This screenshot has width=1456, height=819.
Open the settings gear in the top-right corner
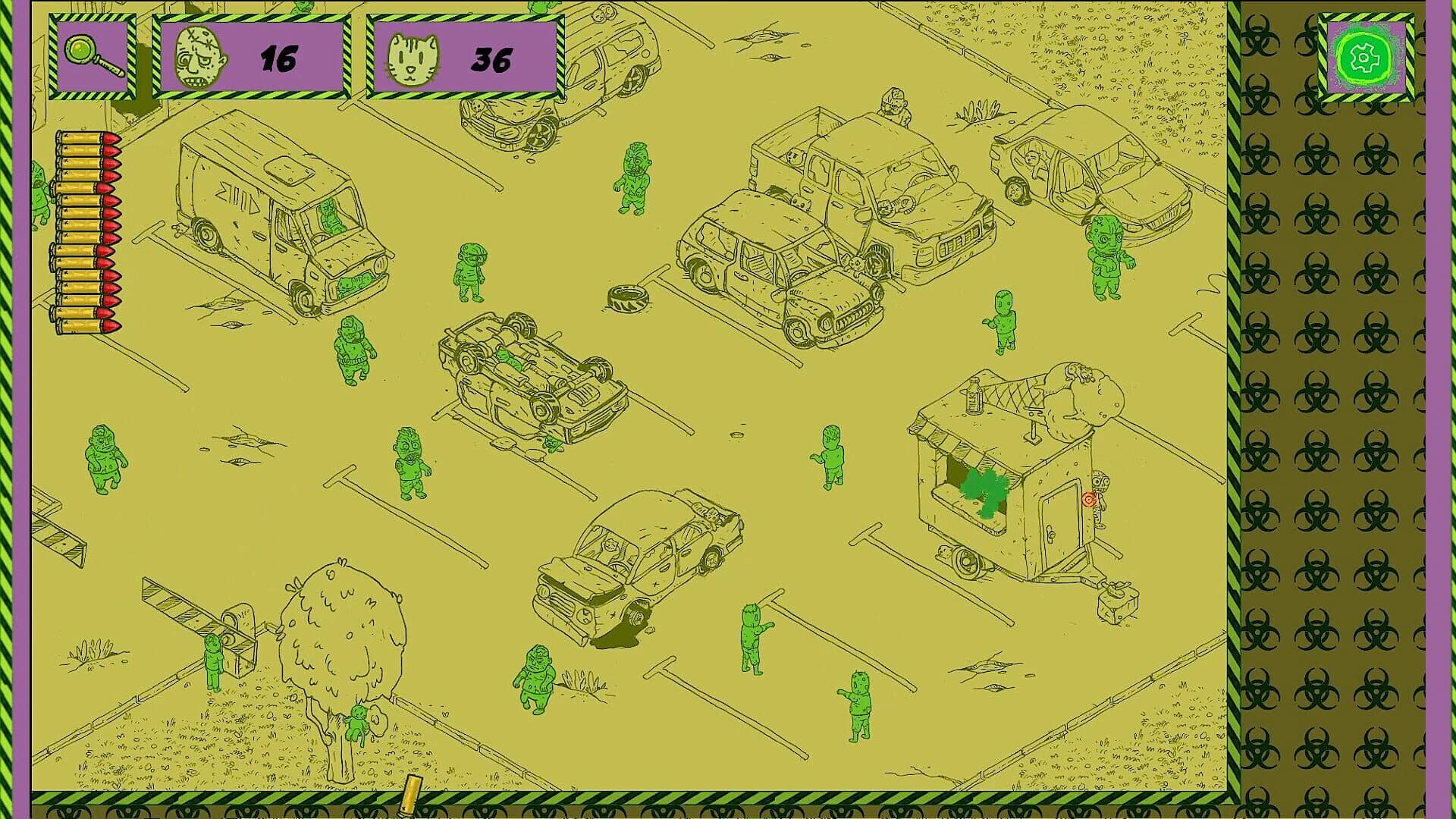(1366, 56)
